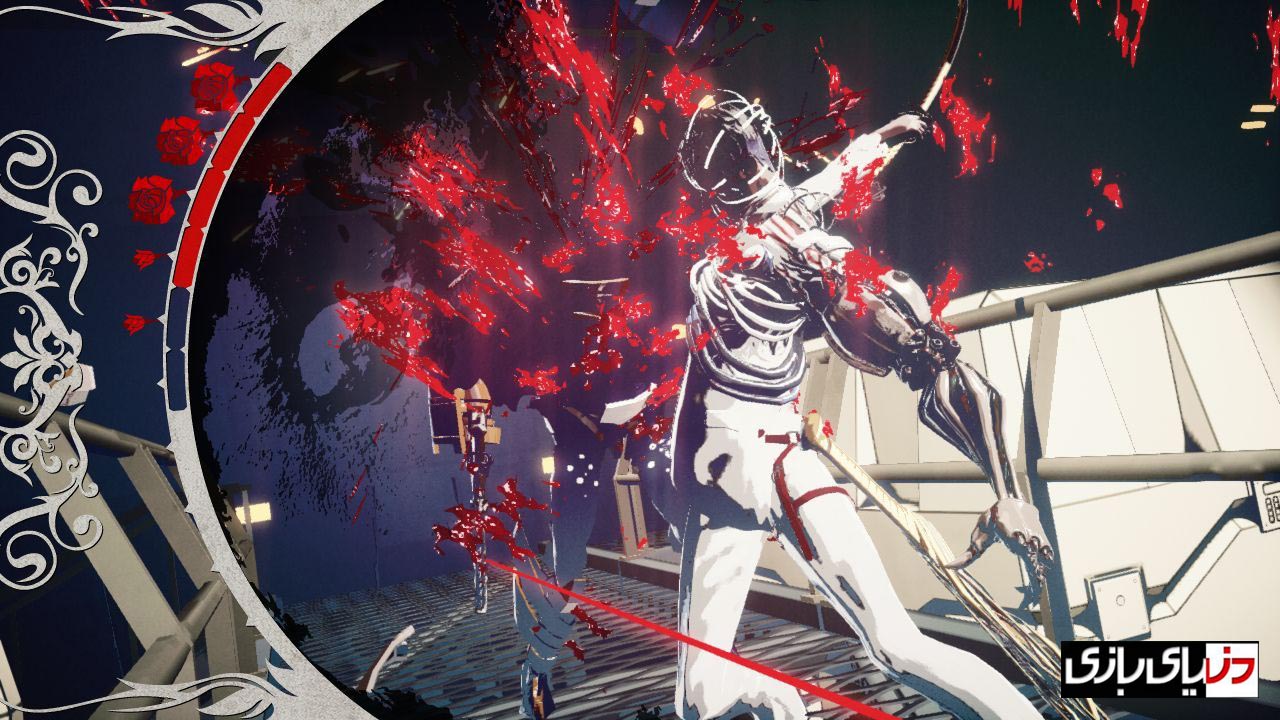This screenshot has width=1280, height=720.
Task: Click the Persian website watermark logo
Action: pos(1159,669)
